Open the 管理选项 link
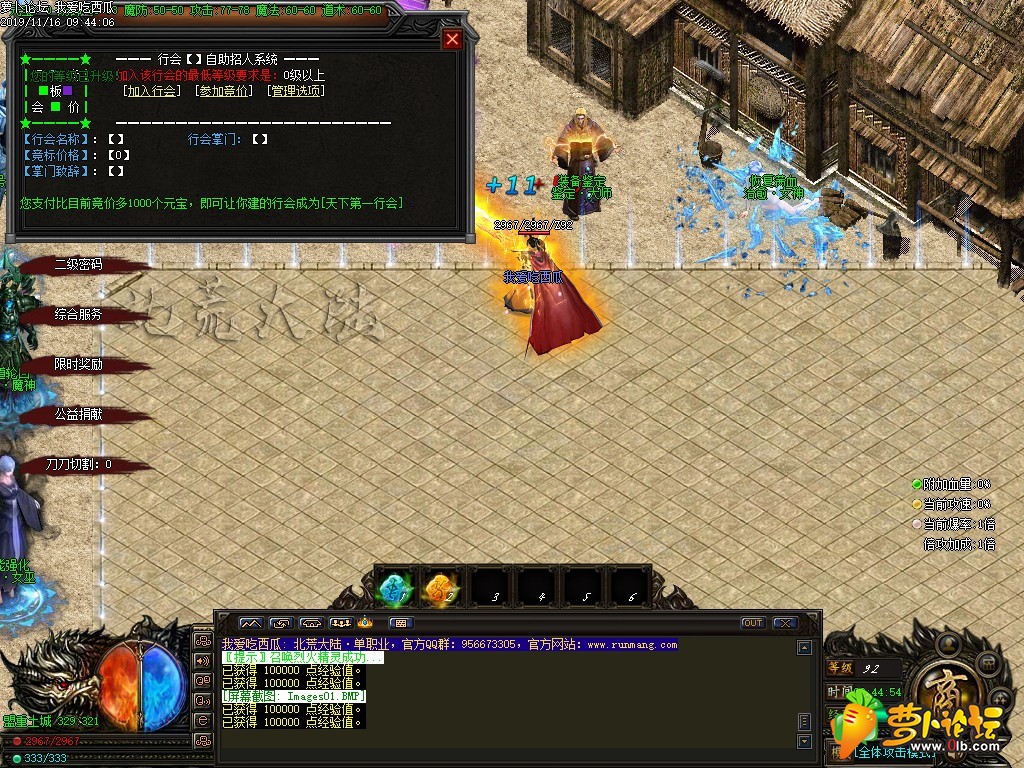Screen dimensions: 1024x768 [296, 91]
